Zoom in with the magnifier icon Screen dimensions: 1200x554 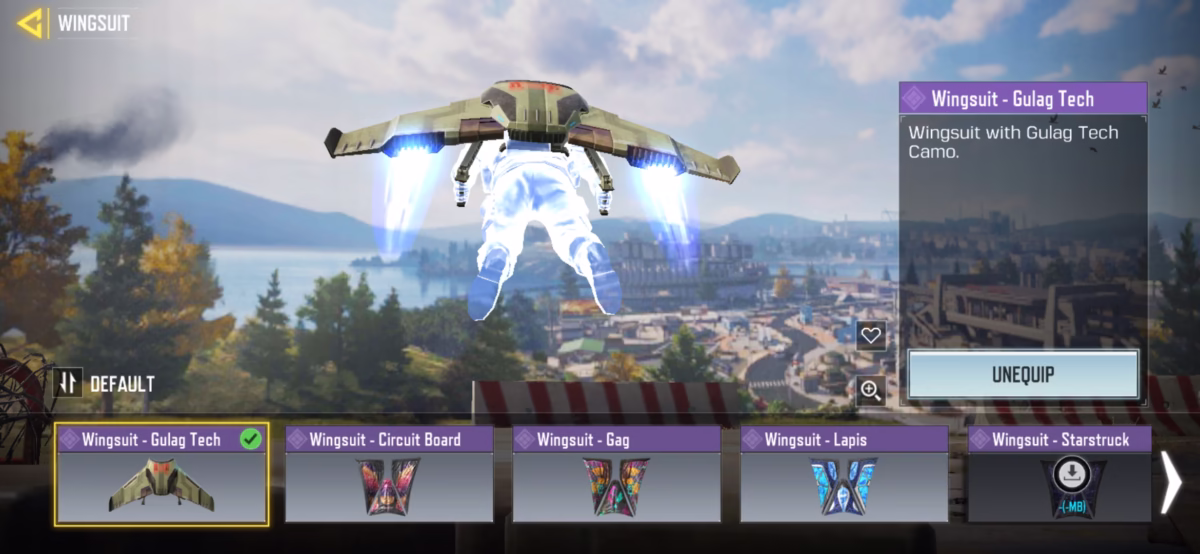tap(871, 390)
